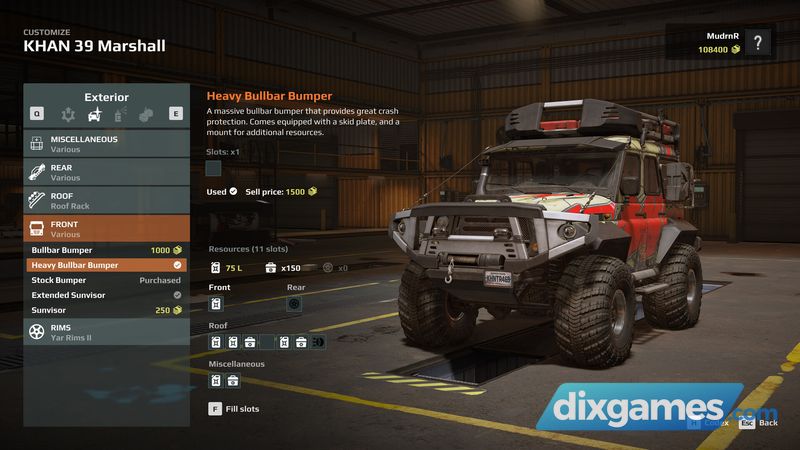The height and width of the screenshot is (450, 800).
Task: Open the question mark help button
Action: [x=759, y=42]
